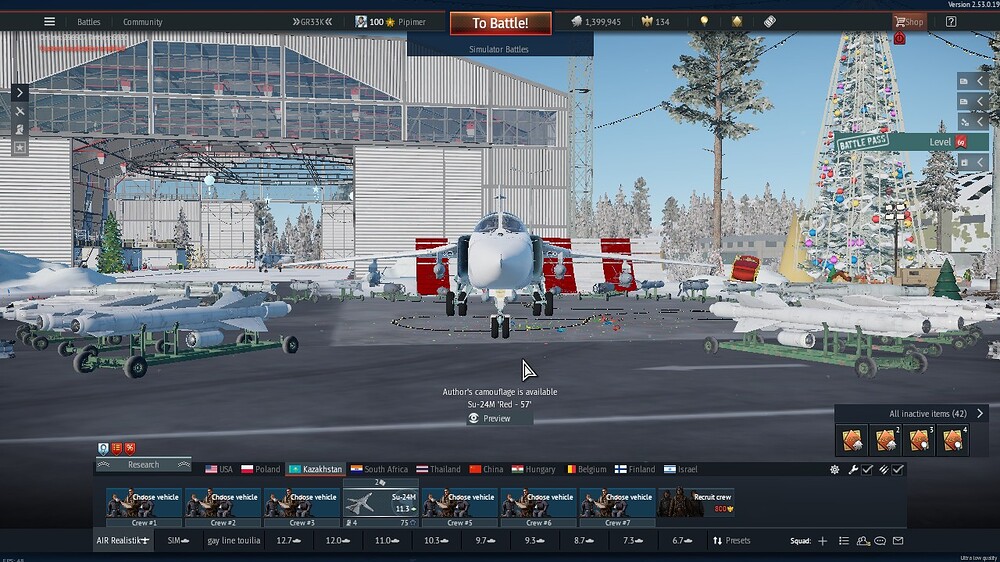Select the AIR Realistic preset tab
Viewport: 1000px width, 562px height.
click(123, 541)
